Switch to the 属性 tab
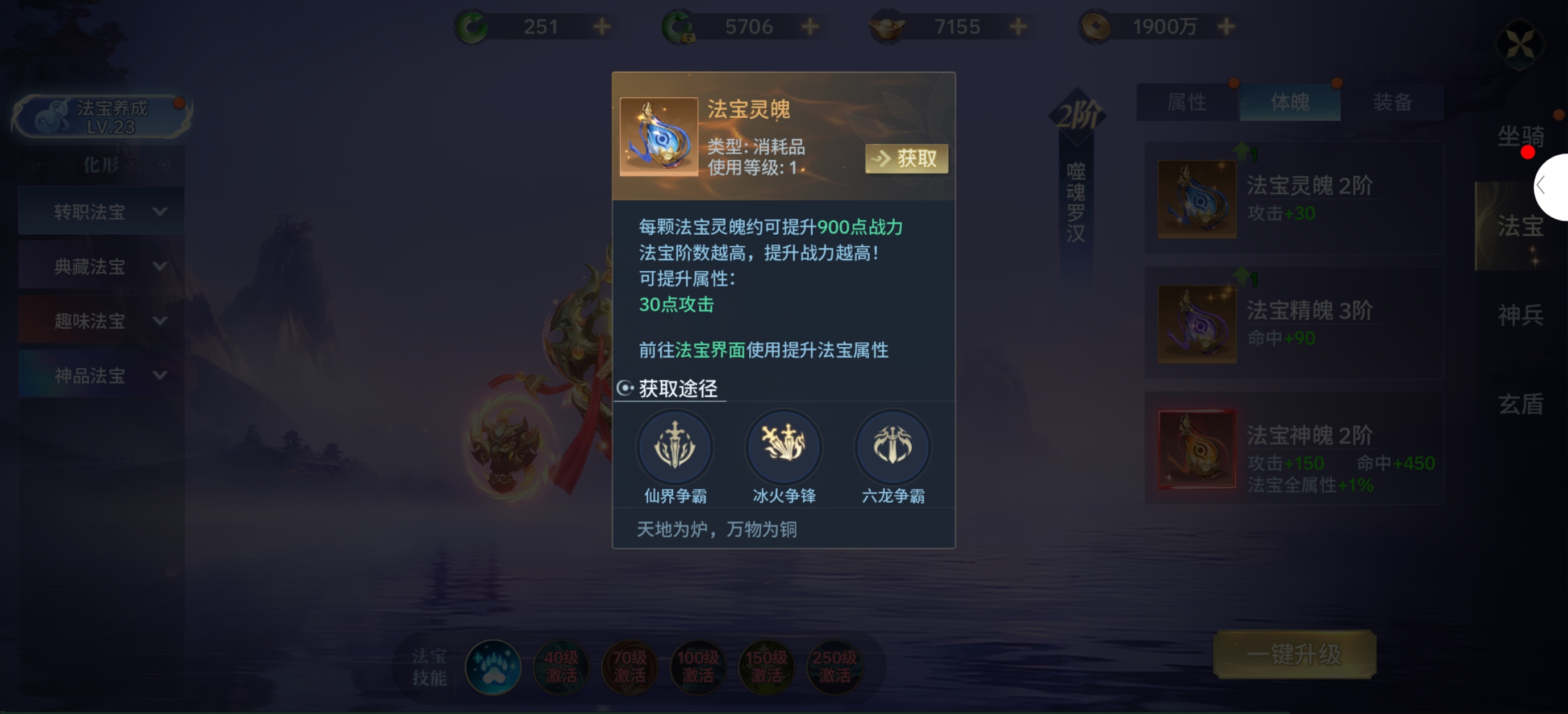This screenshot has width=1568, height=714. click(1186, 102)
